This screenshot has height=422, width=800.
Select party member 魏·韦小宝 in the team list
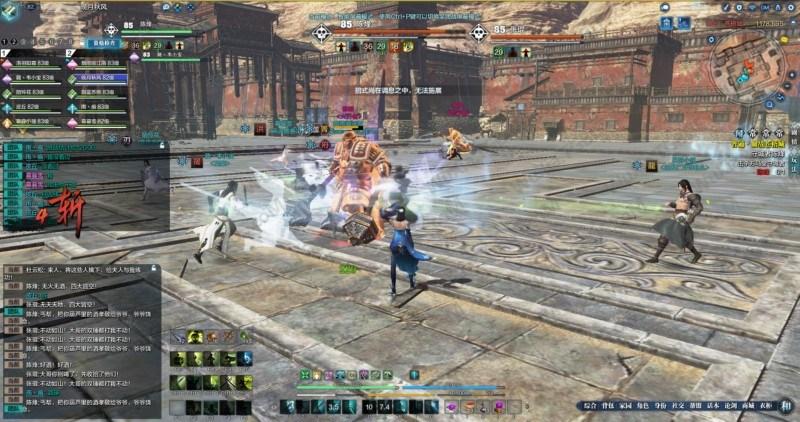click(33, 77)
